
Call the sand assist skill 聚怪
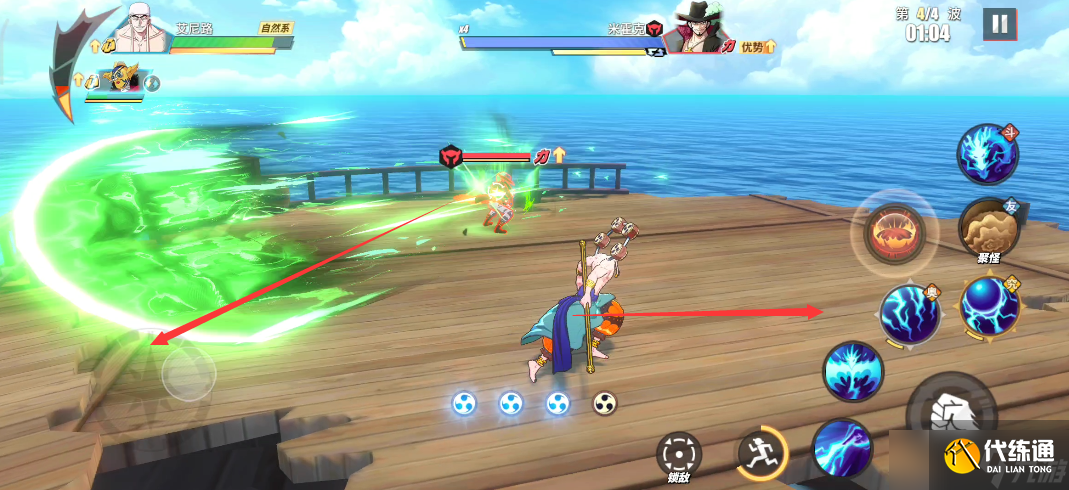click(x=988, y=228)
